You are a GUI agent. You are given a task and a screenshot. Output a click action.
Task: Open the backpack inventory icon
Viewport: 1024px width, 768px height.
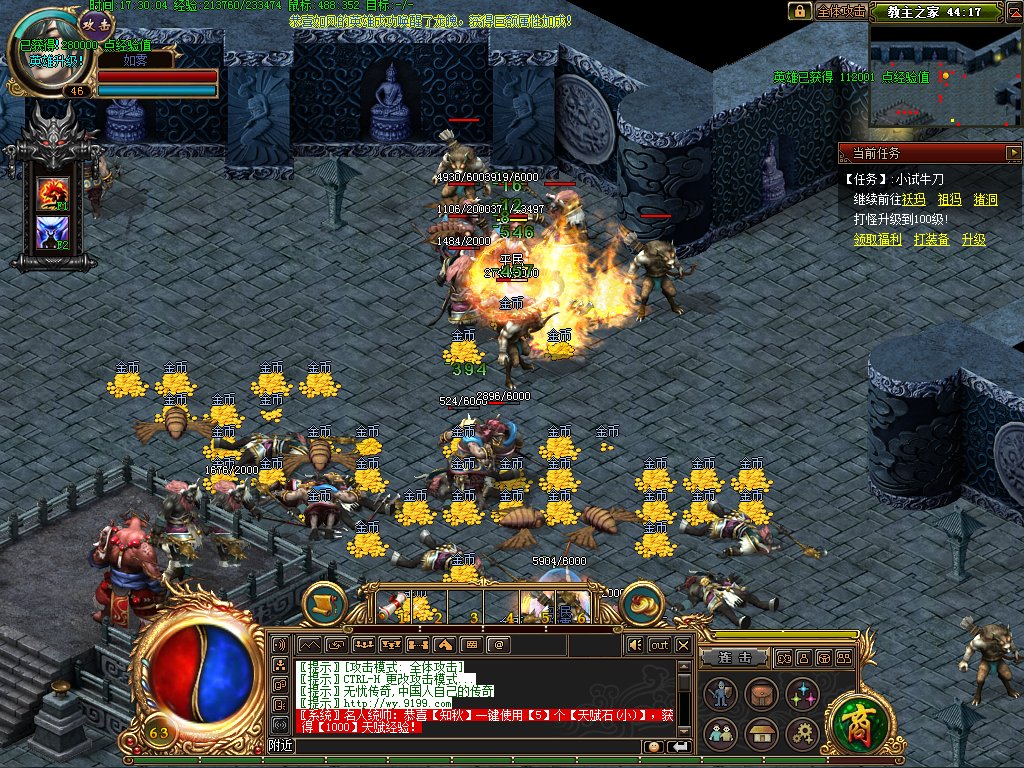761,692
